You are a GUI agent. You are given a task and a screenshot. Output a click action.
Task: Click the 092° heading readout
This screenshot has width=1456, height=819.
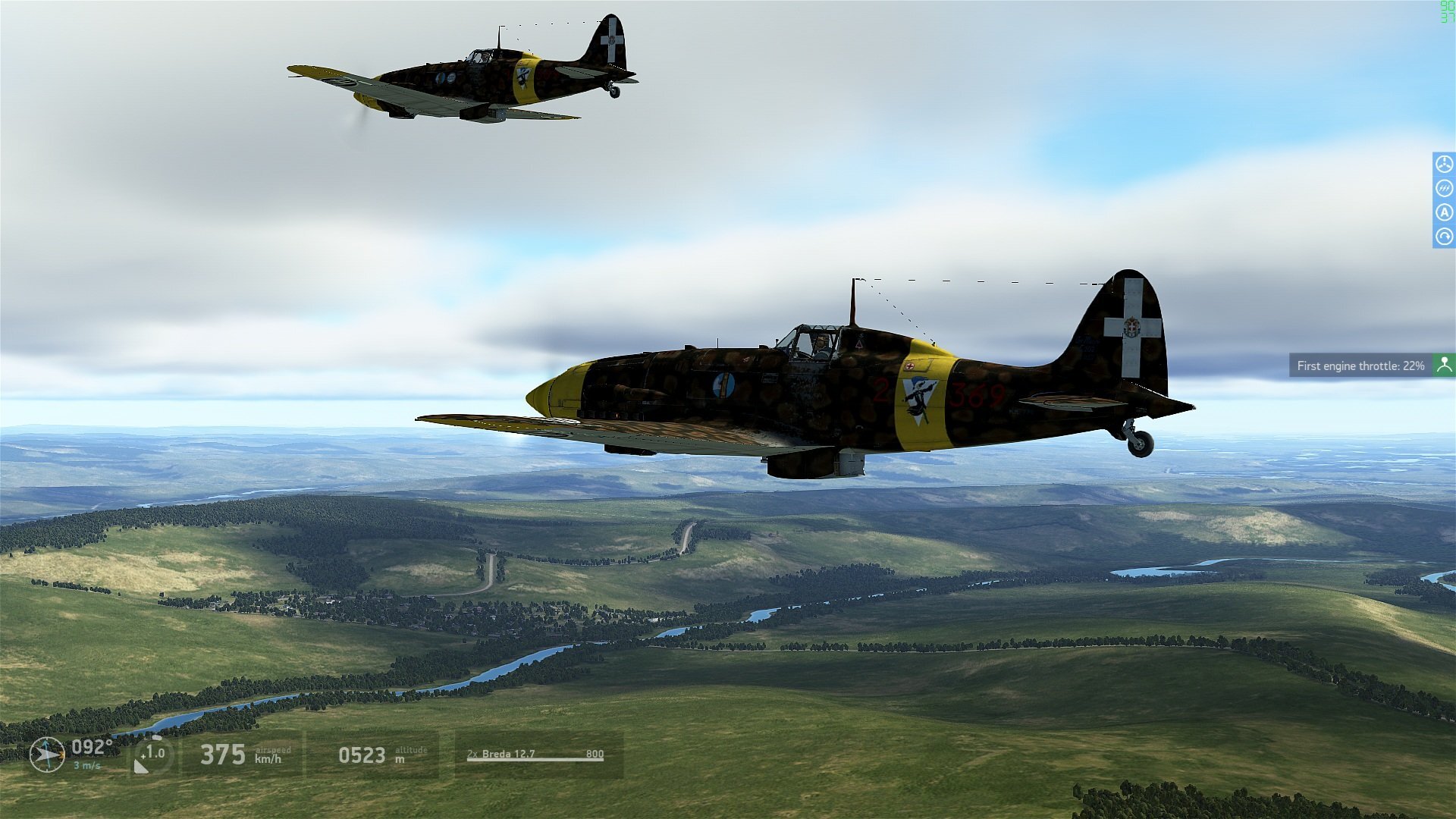(x=93, y=749)
